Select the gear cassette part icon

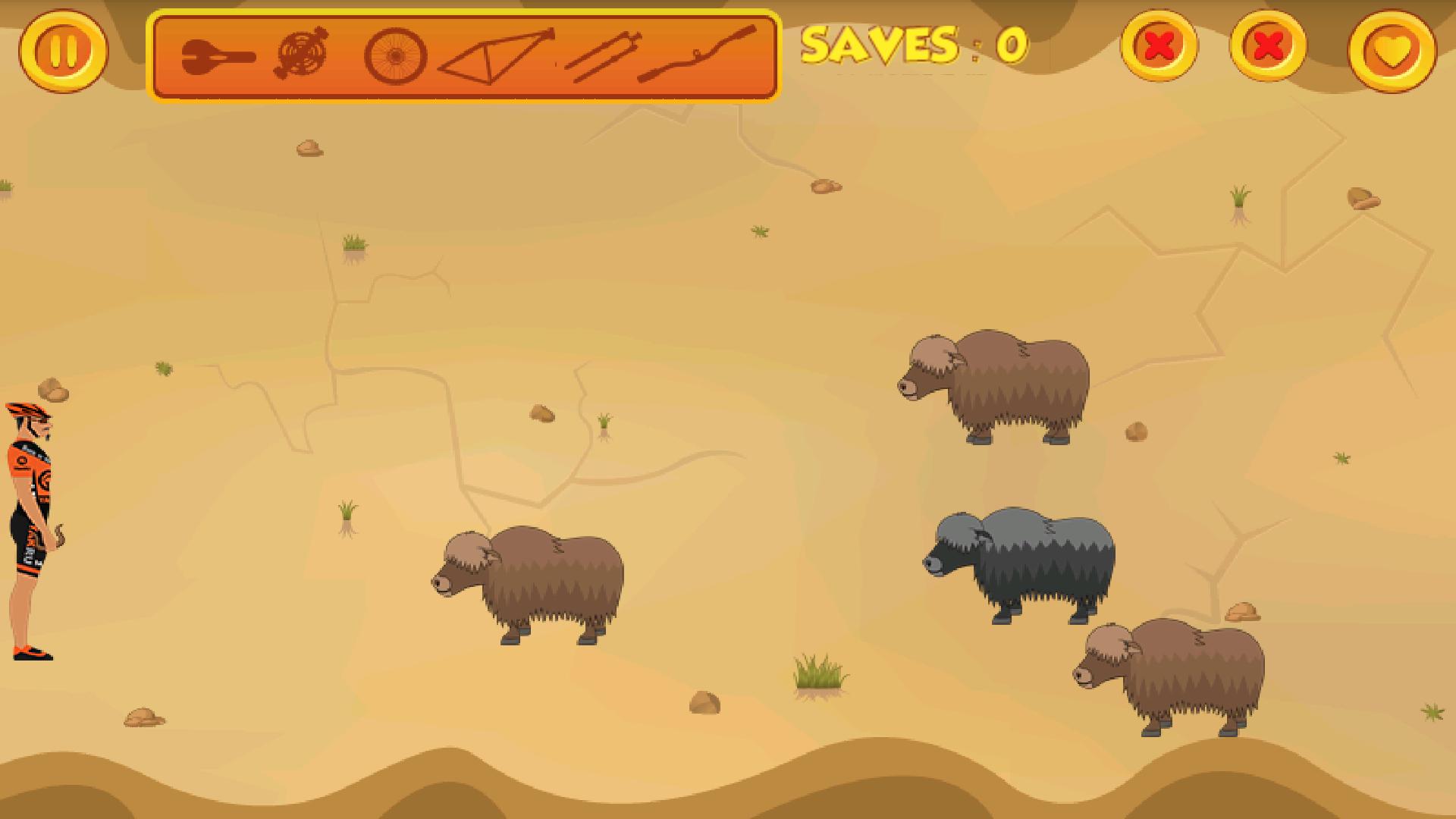303,53
